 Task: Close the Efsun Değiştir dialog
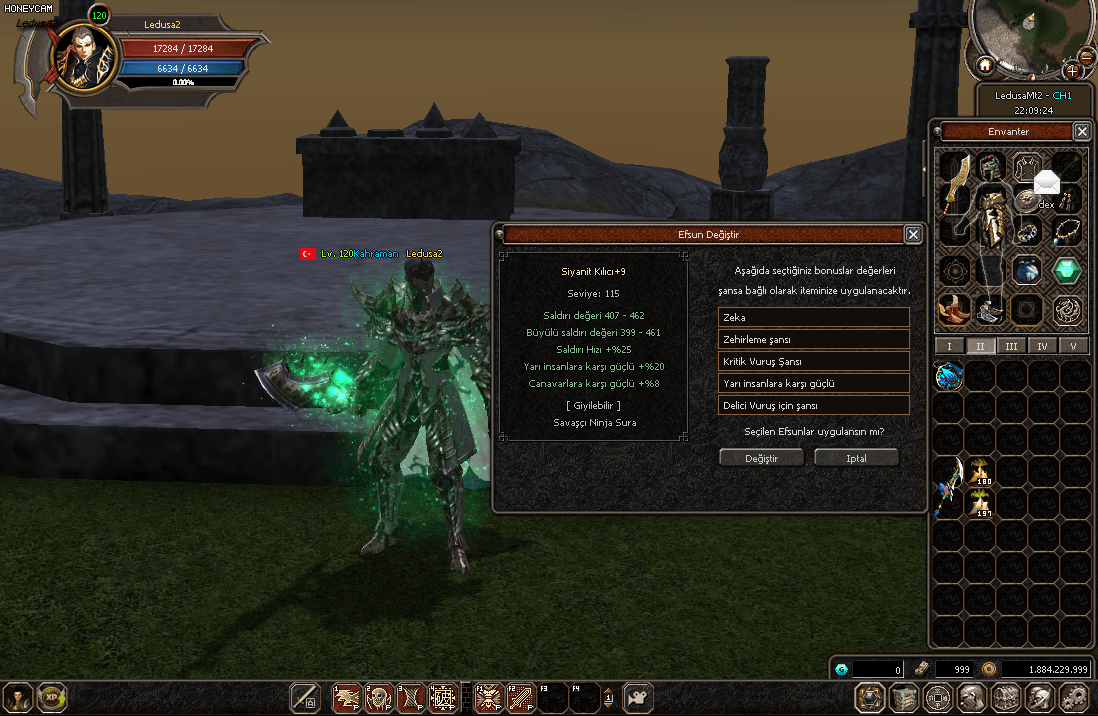click(x=913, y=234)
